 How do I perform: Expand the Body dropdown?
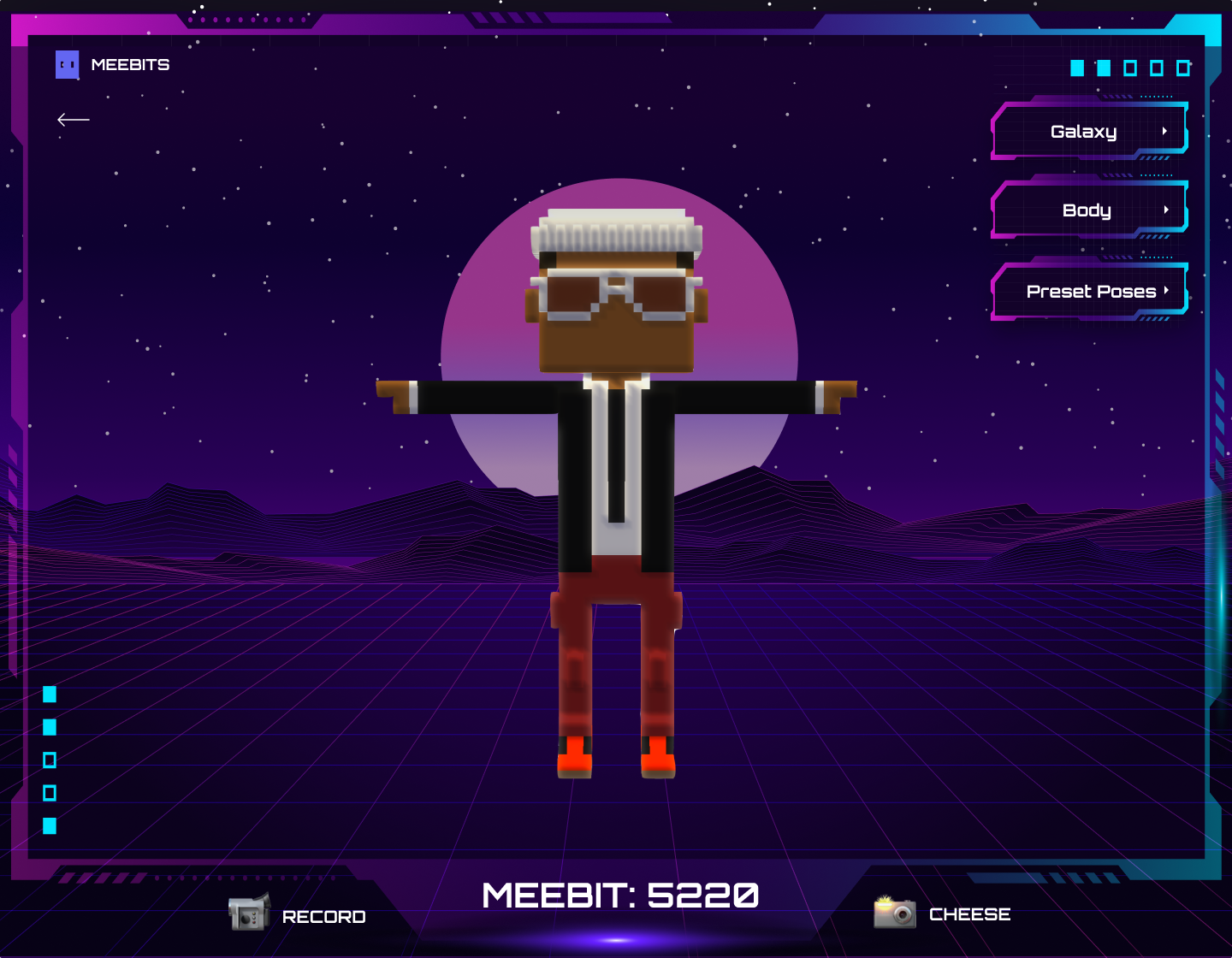1088,210
